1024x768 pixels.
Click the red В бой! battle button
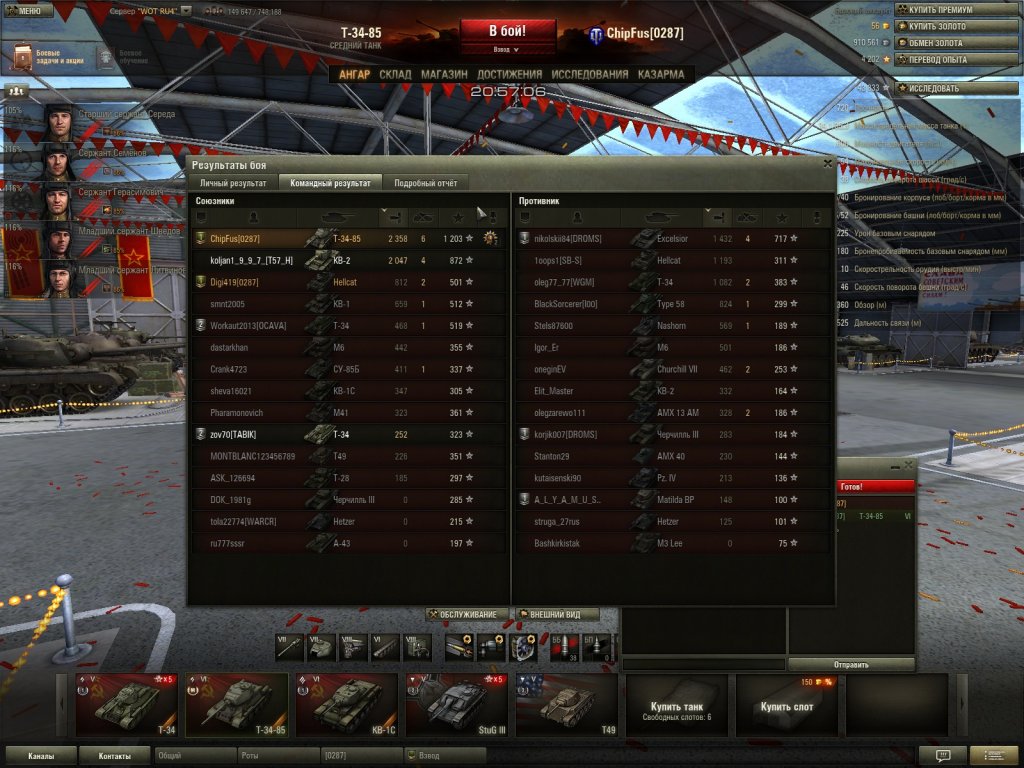coord(508,31)
